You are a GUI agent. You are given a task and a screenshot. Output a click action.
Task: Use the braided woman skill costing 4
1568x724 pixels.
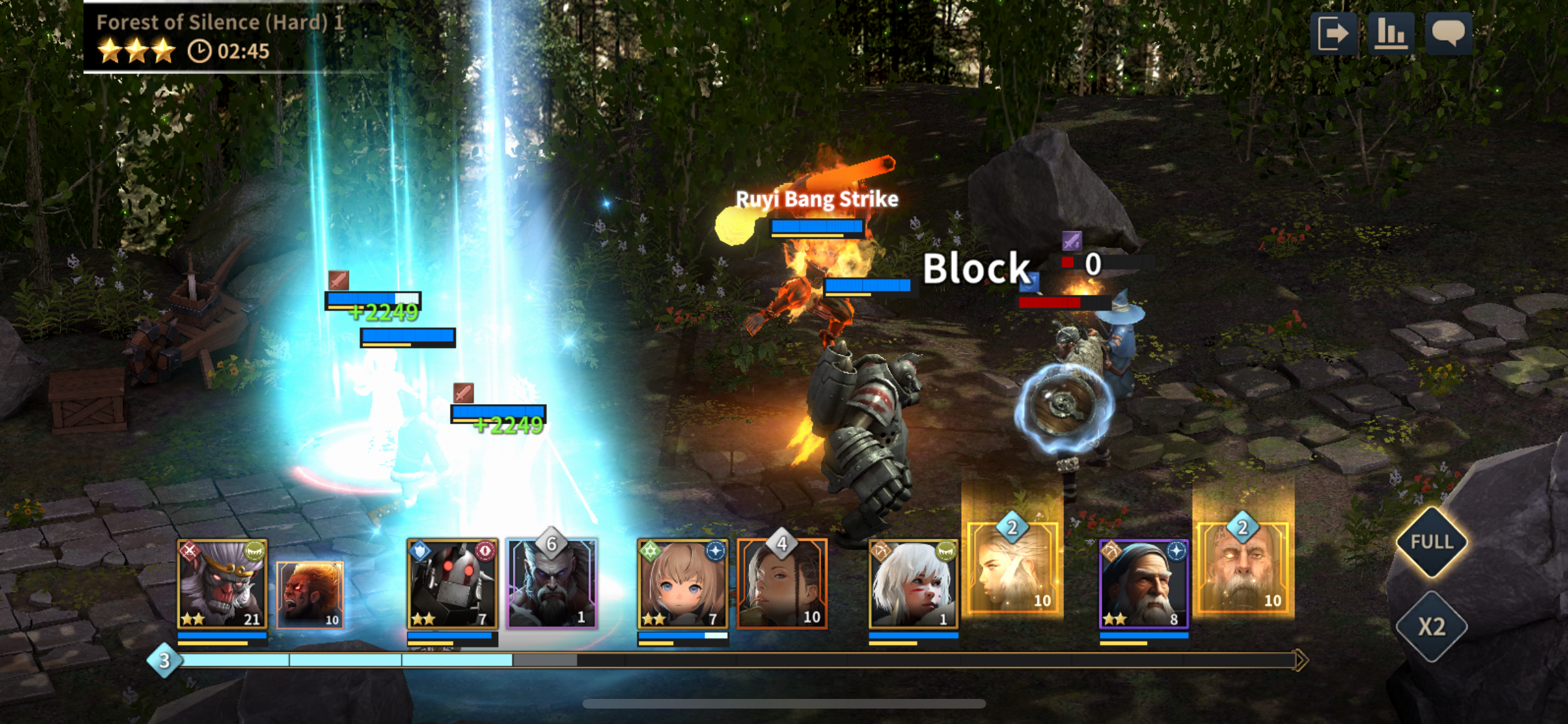coord(782,584)
